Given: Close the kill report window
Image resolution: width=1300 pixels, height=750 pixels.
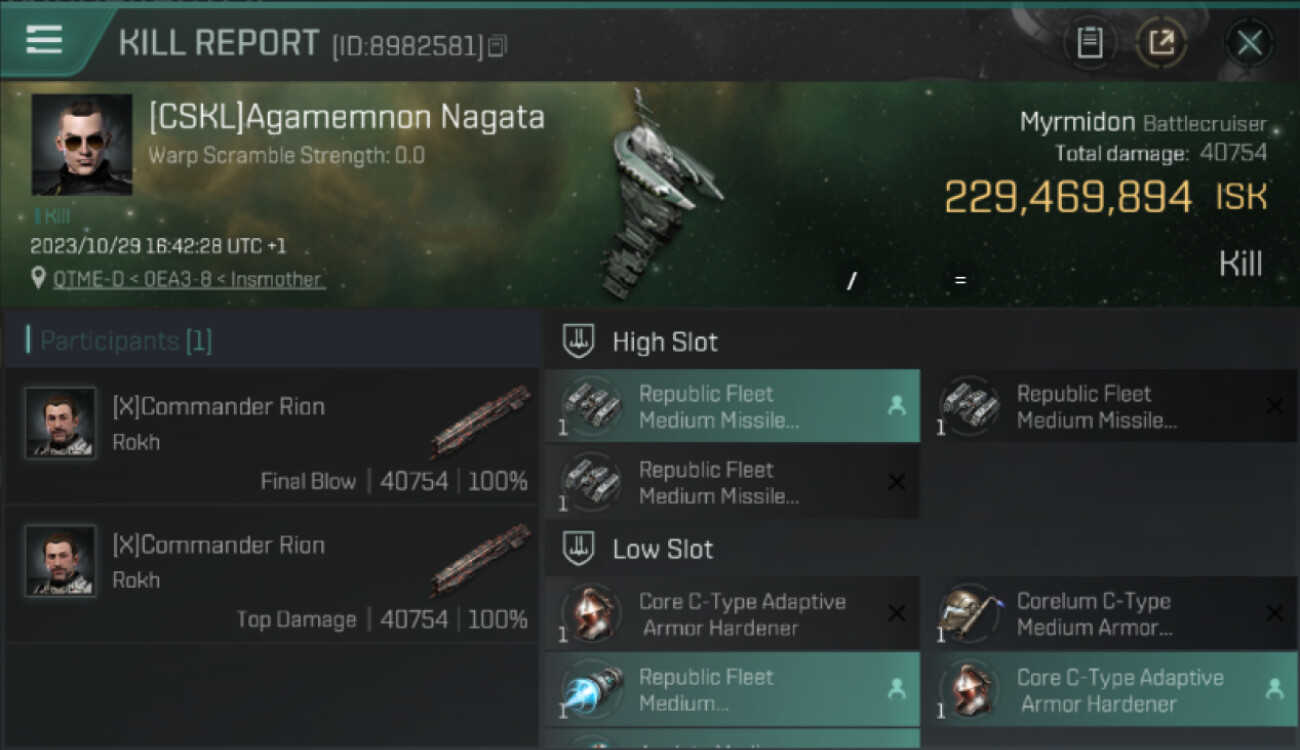Looking at the screenshot, I should [1249, 43].
